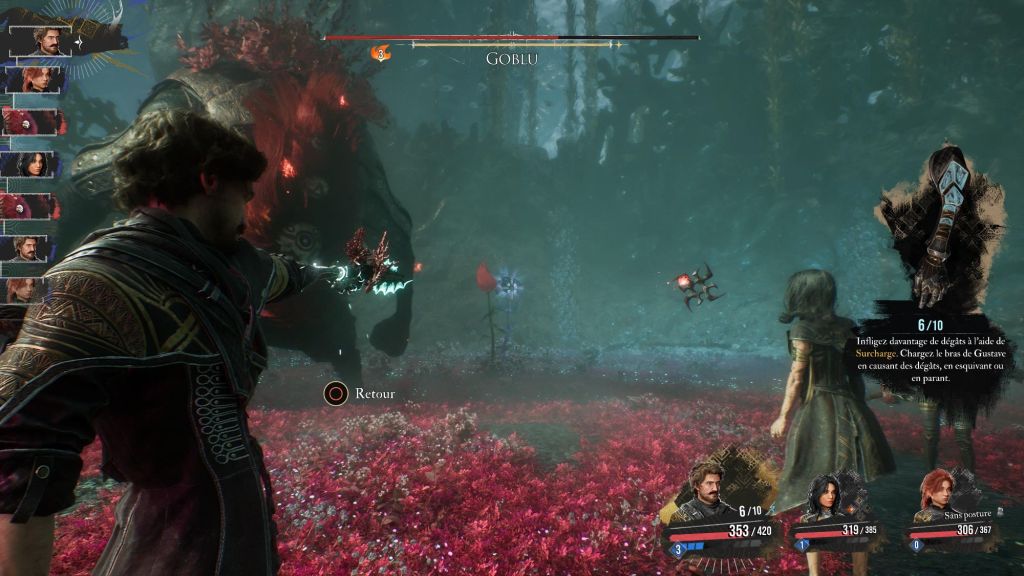Click Lune's portrait in the turn order
The width and height of the screenshot is (1024, 576).
pyautogui.click(x=29, y=164)
